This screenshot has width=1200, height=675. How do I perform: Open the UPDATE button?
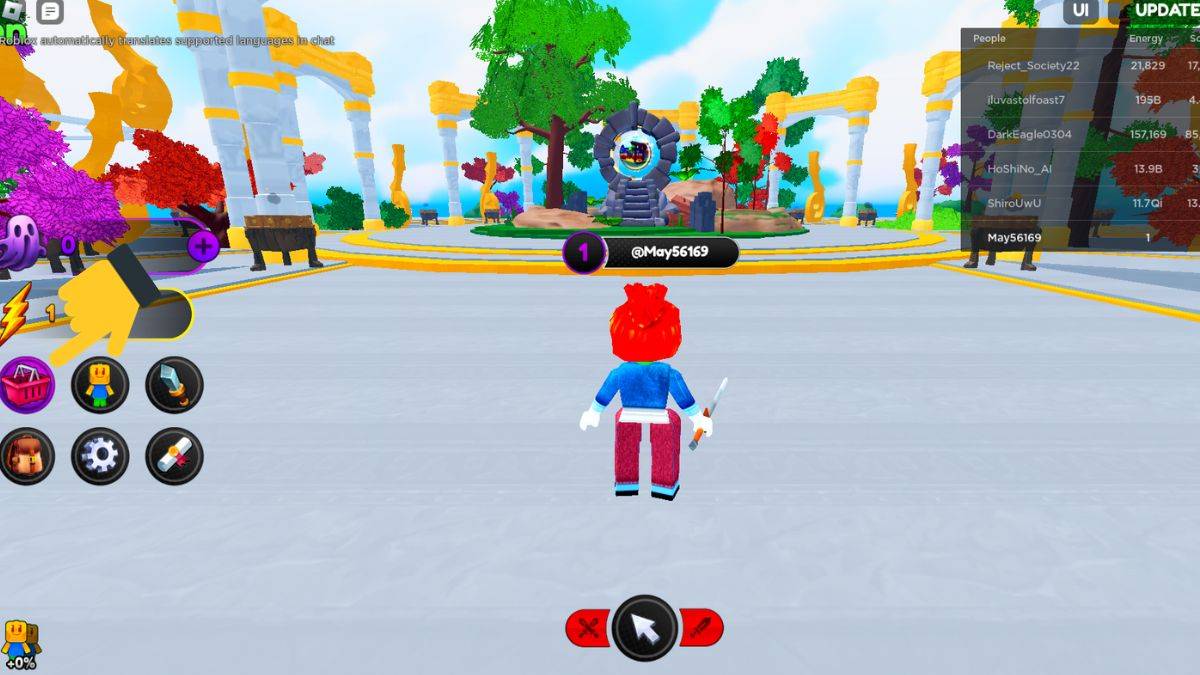[x=1166, y=11]
